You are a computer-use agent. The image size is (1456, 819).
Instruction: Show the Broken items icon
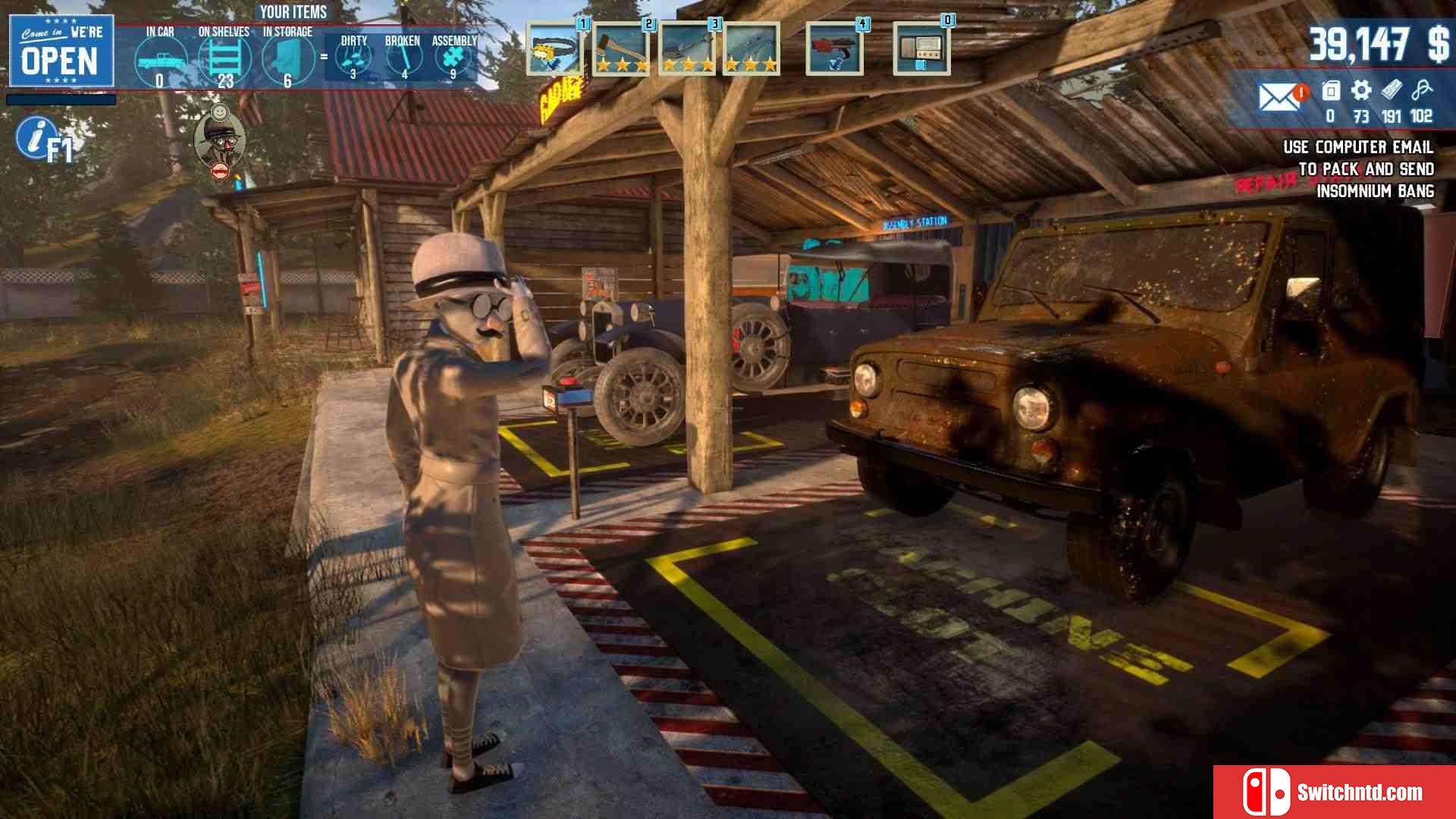(x=403, y=58)
